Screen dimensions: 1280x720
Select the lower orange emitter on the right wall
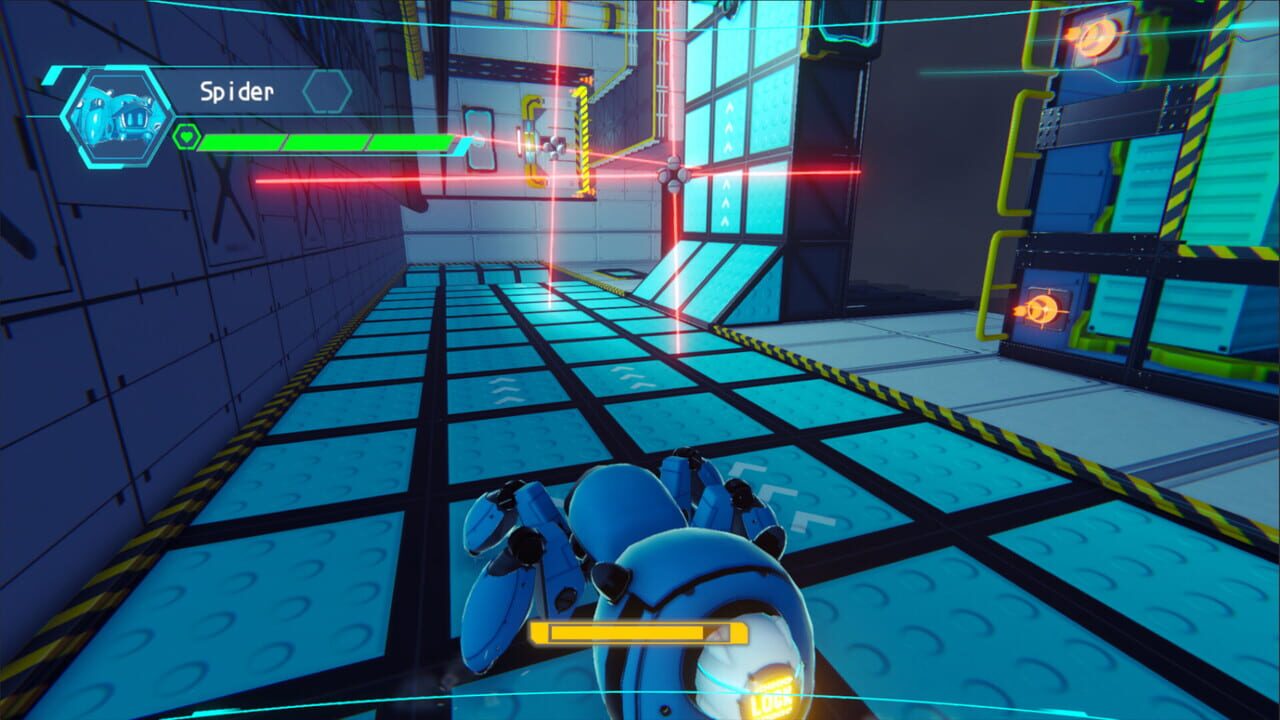coord(1048,310)
